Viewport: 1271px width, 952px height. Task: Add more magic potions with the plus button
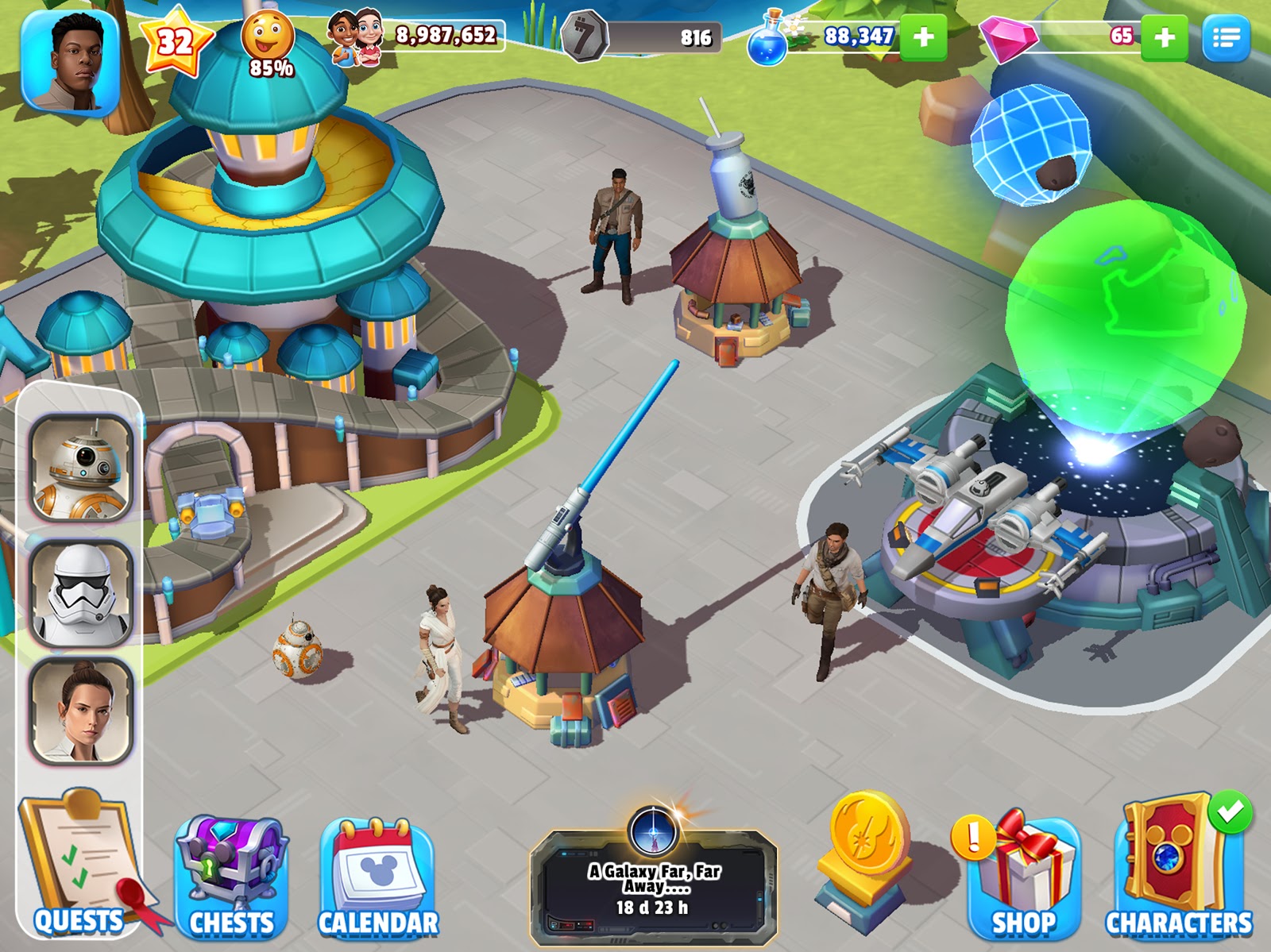923,37
